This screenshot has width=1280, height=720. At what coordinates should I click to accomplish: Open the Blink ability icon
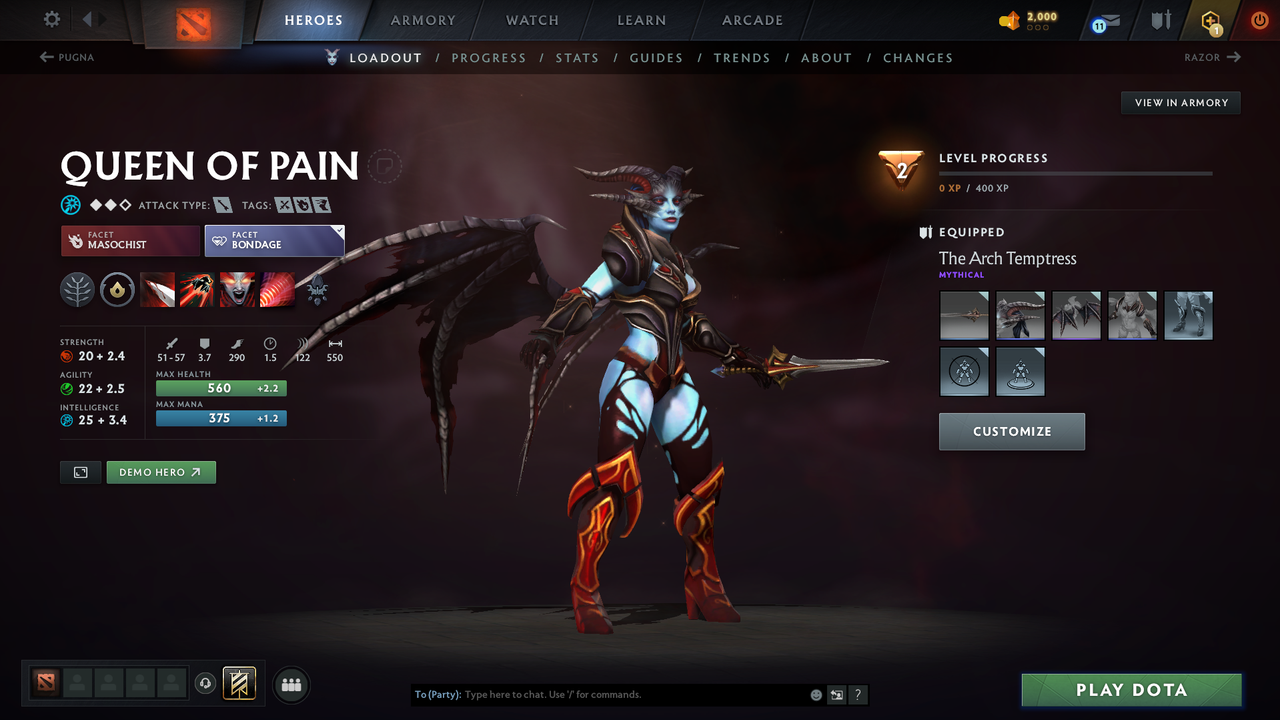(197, 290)
